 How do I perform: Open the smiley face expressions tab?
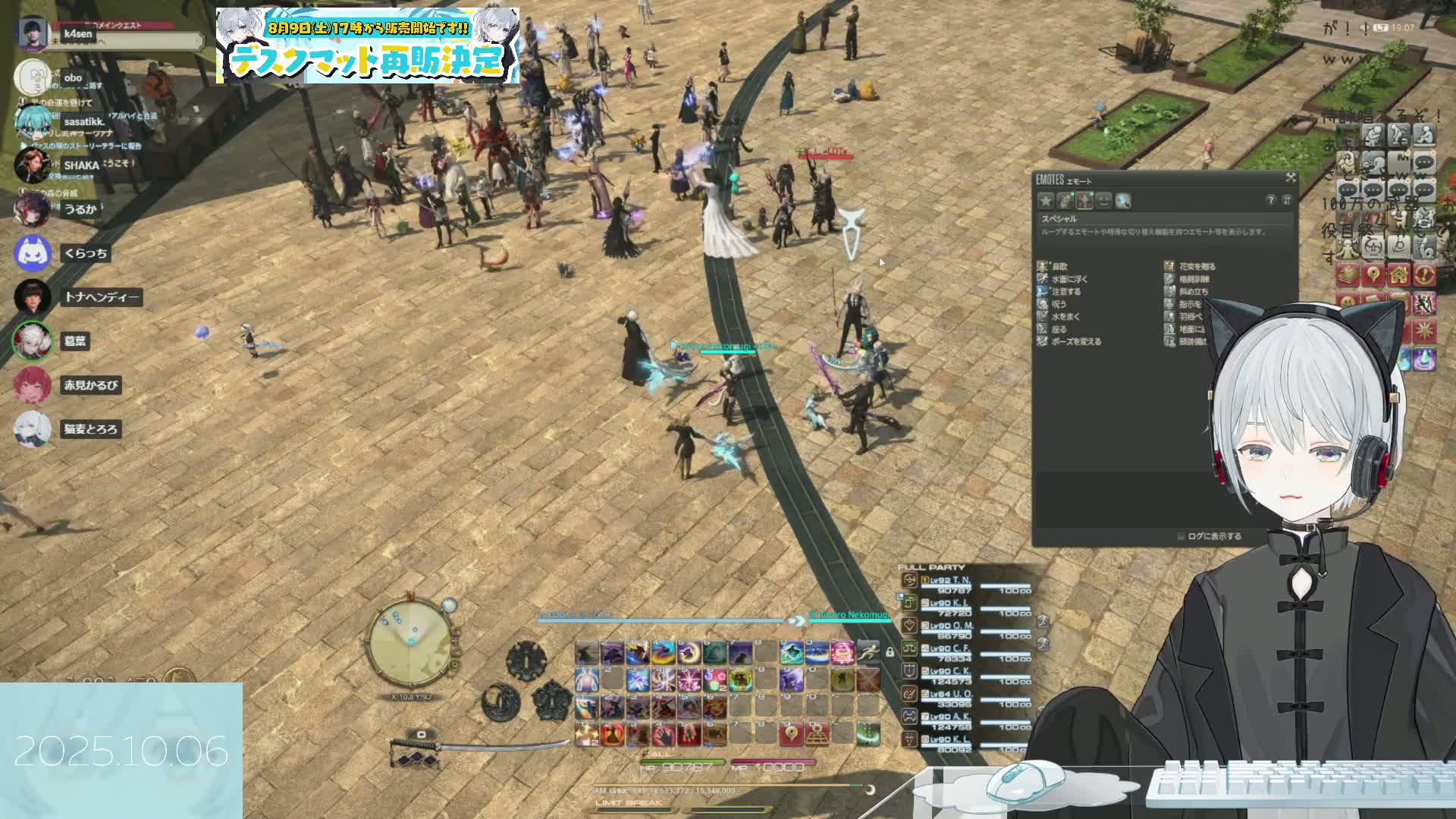pyautogui.click(x=1103, y=201)
